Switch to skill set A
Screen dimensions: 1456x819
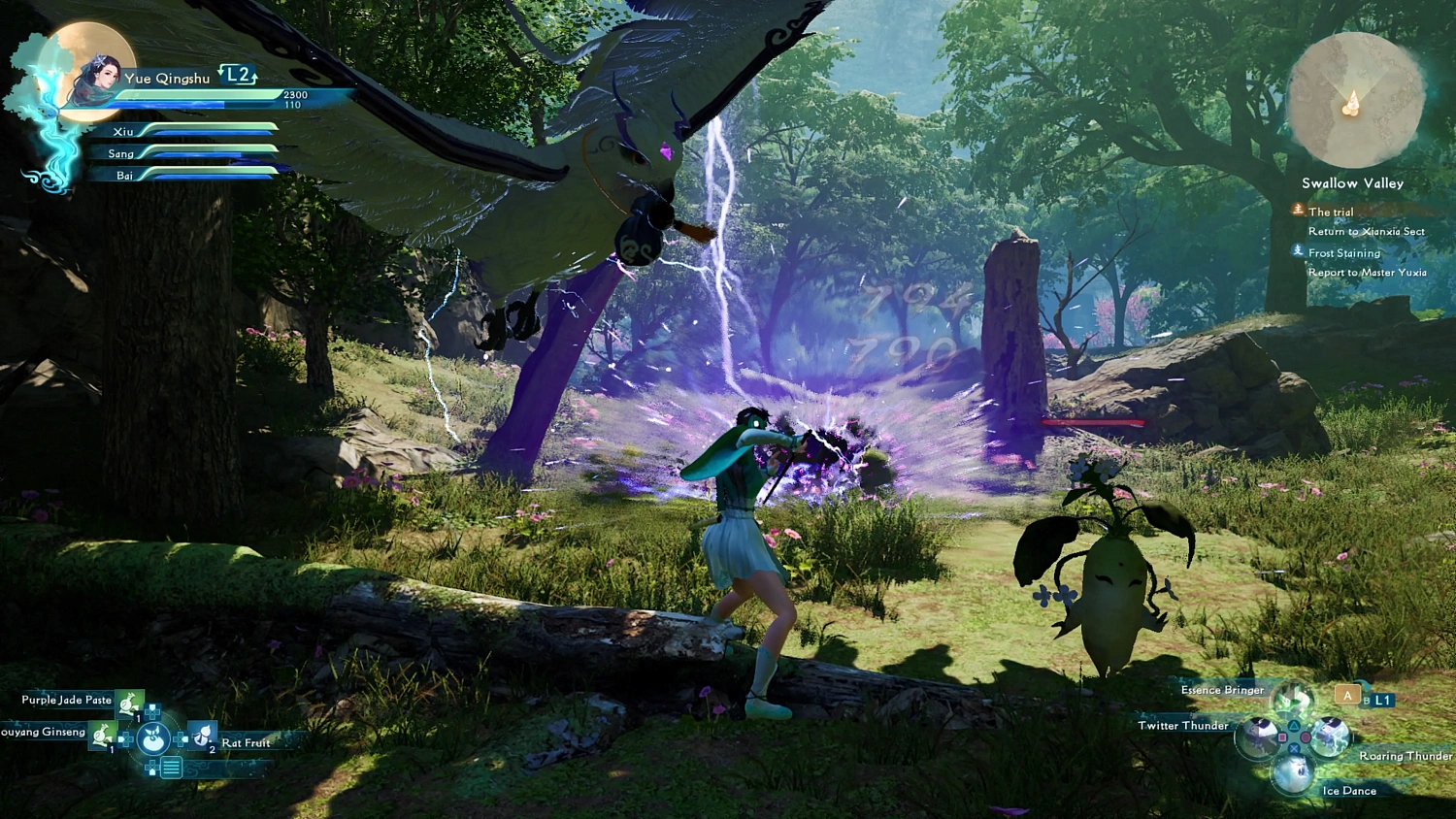(x=1346, y=695)
